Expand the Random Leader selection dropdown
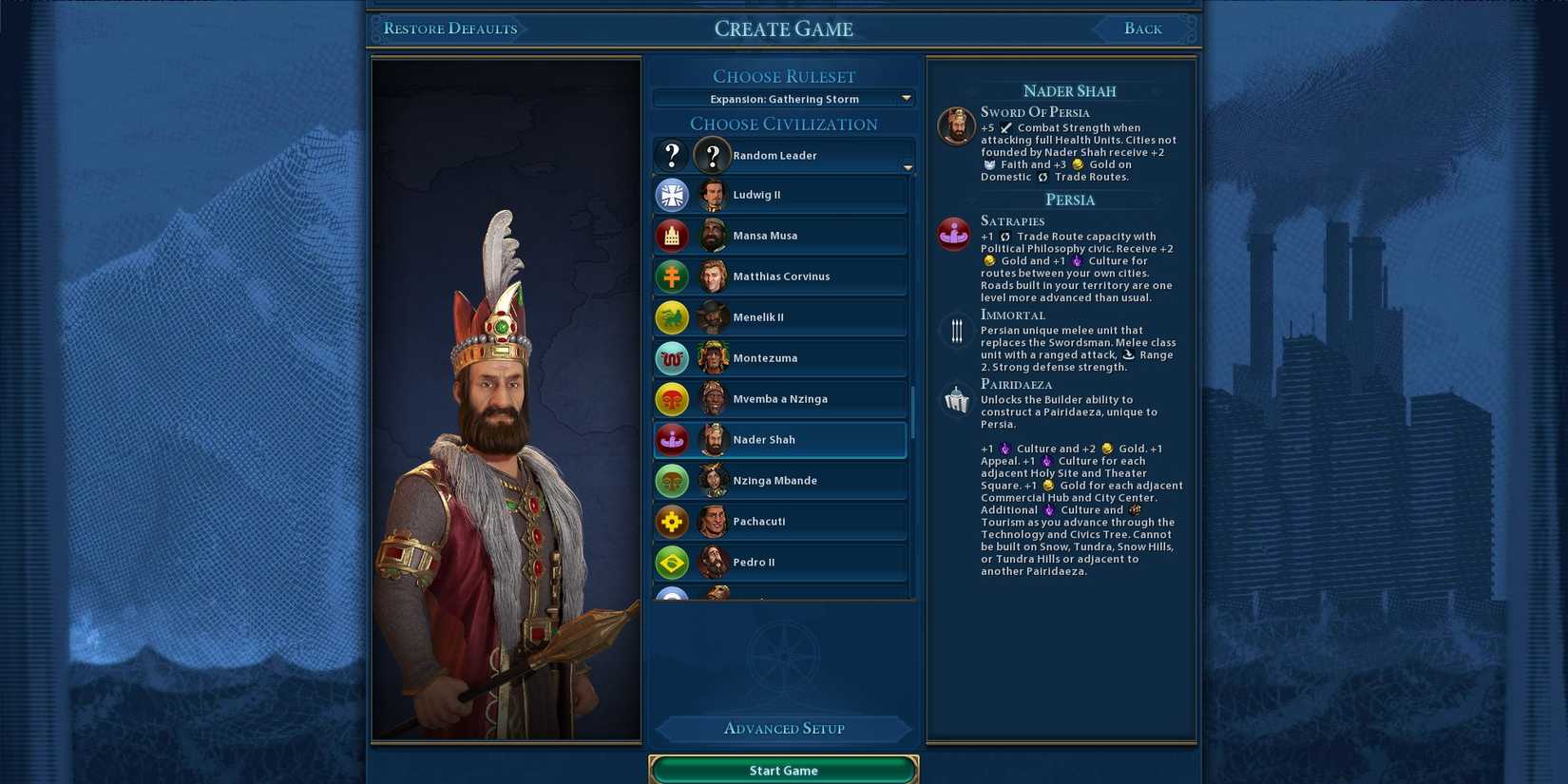The image size is (1568, 784). click(907, 166)
